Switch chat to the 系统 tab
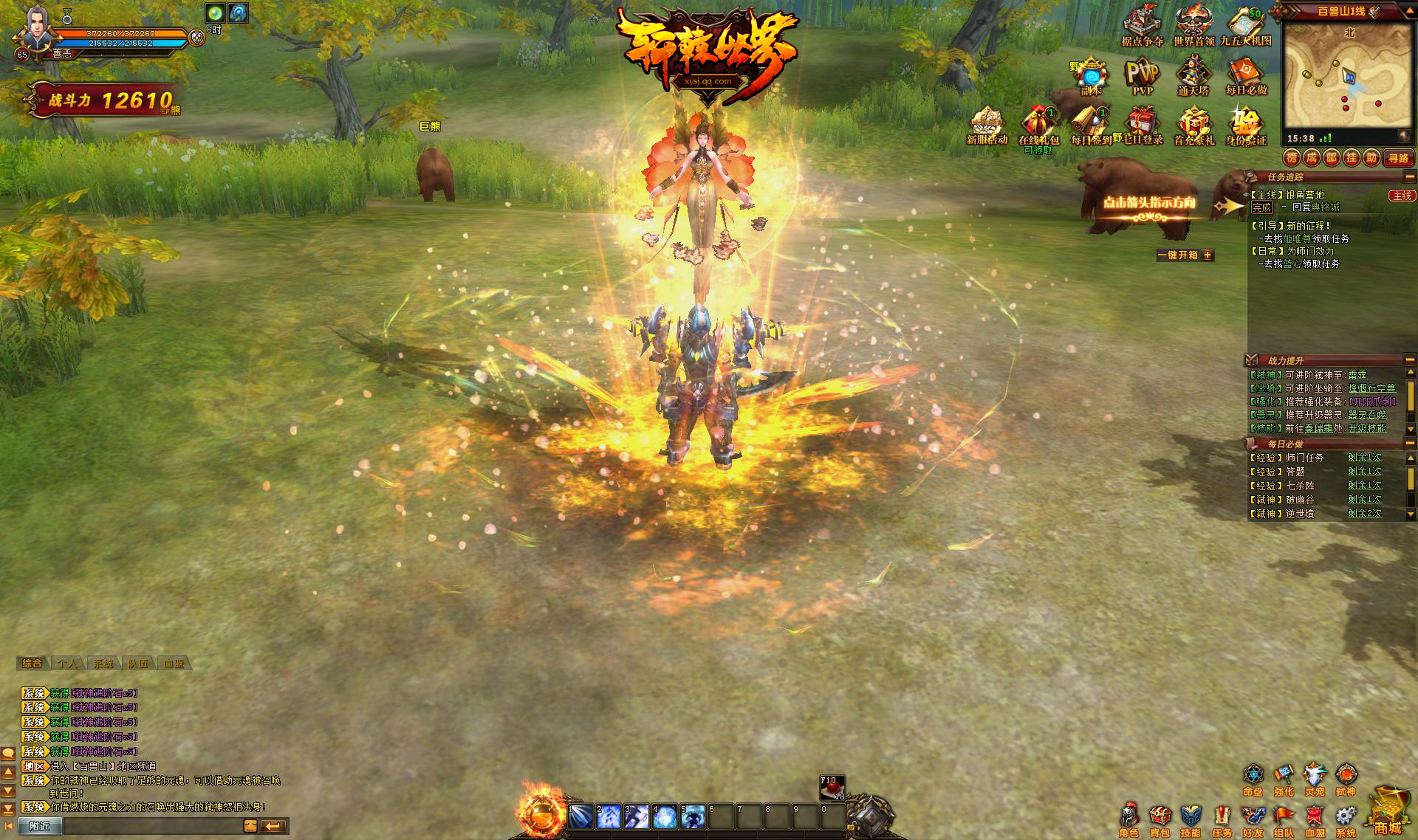 pos(103,664)
